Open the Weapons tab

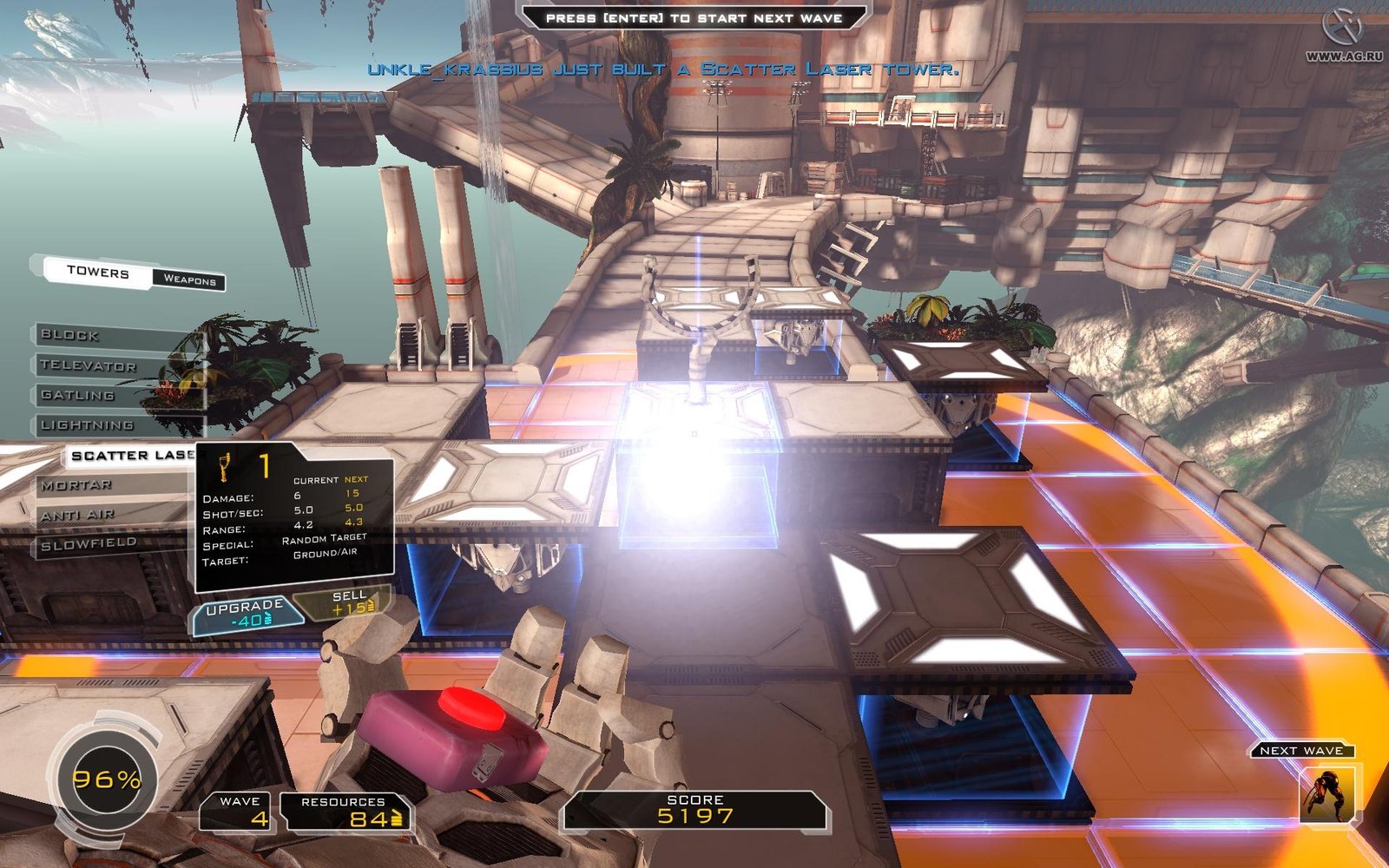point(189,279)
